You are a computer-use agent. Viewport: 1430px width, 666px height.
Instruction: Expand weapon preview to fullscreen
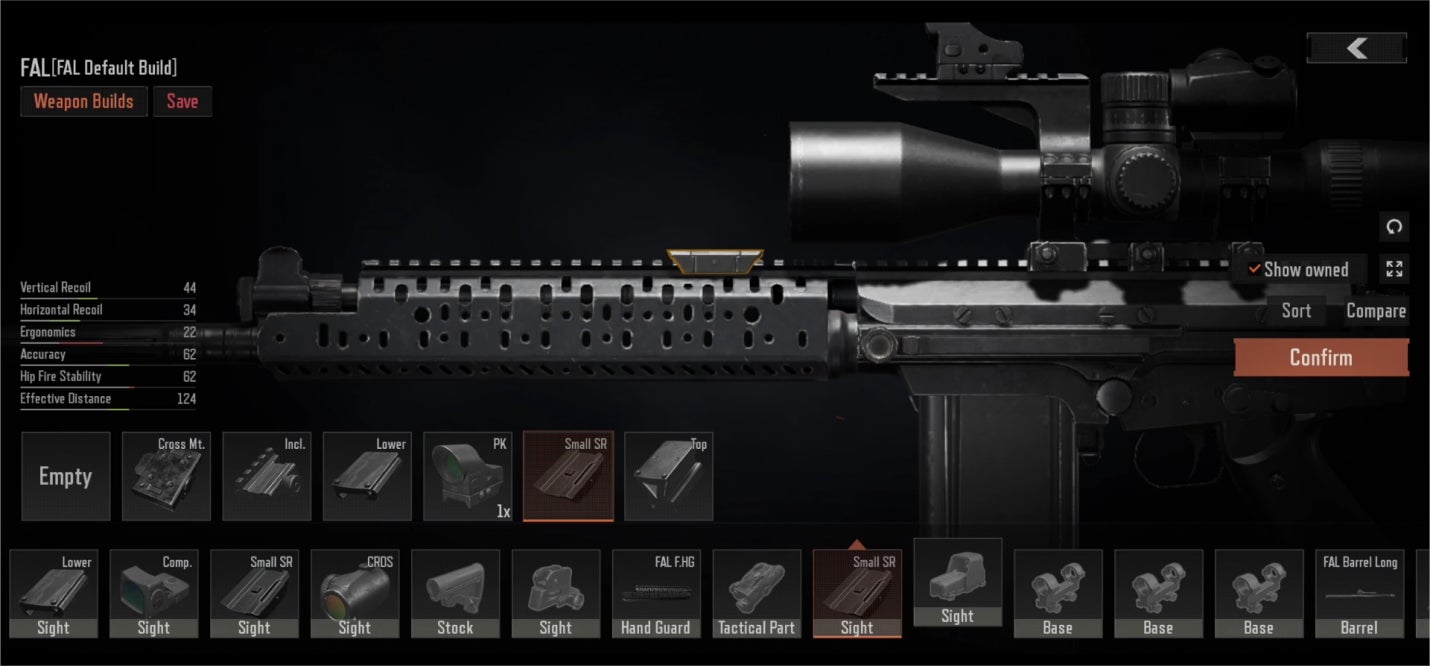[x=1394, y=268]
